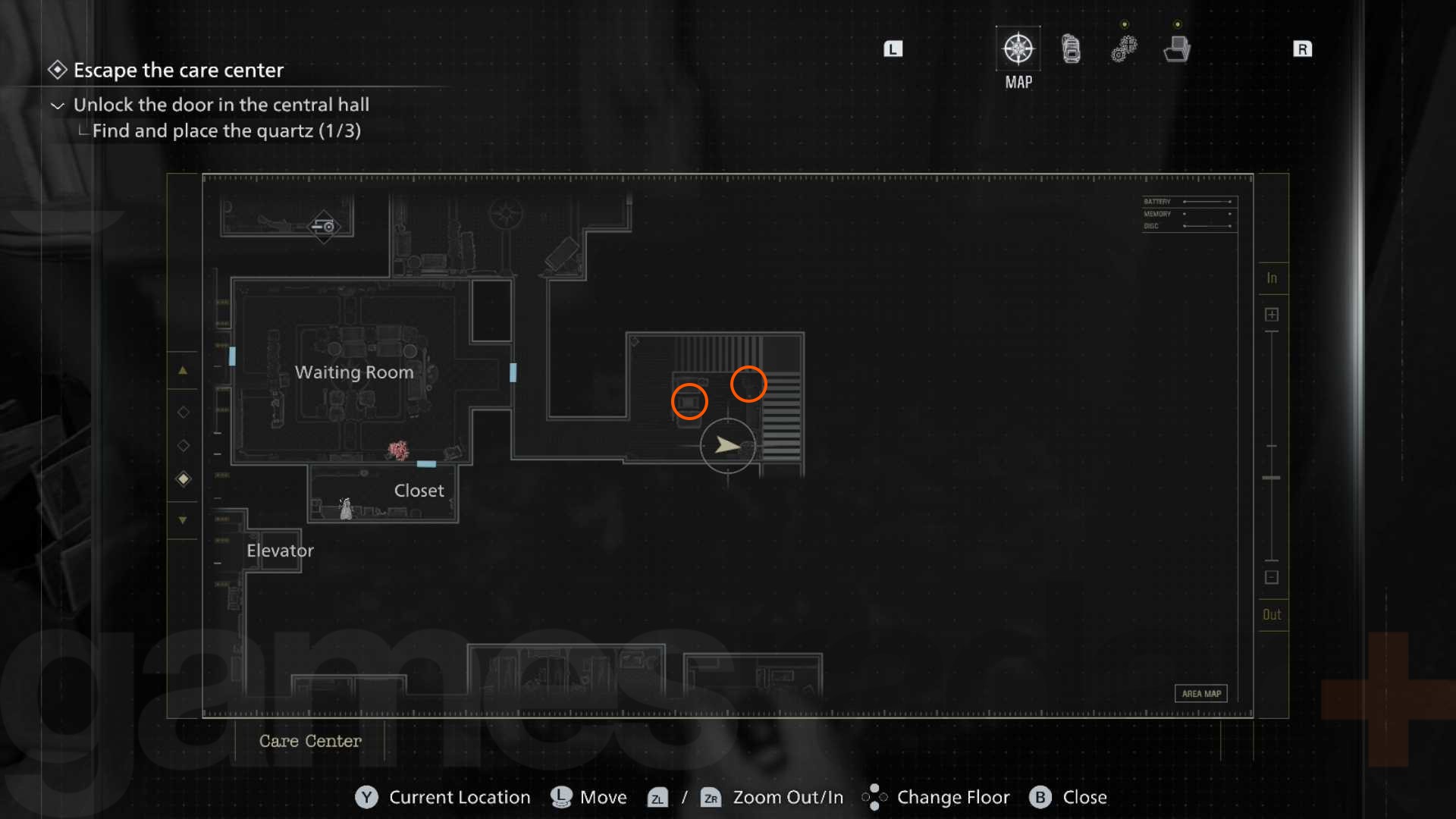
Task: Click the floor-up triangle arrow
Action: [x=183, y=371]
